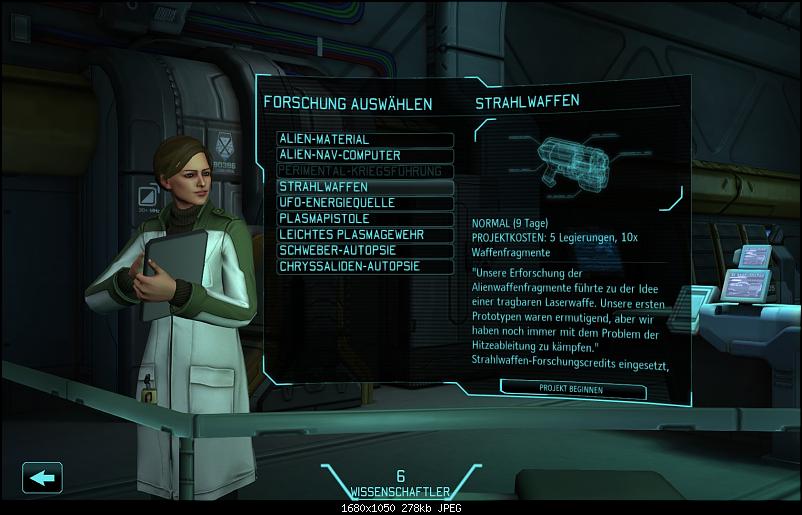Screen dimensions: 802x515
Task: Select the greyed-out Experimental-Kriegsführung entry
Action: click(365, 171)
